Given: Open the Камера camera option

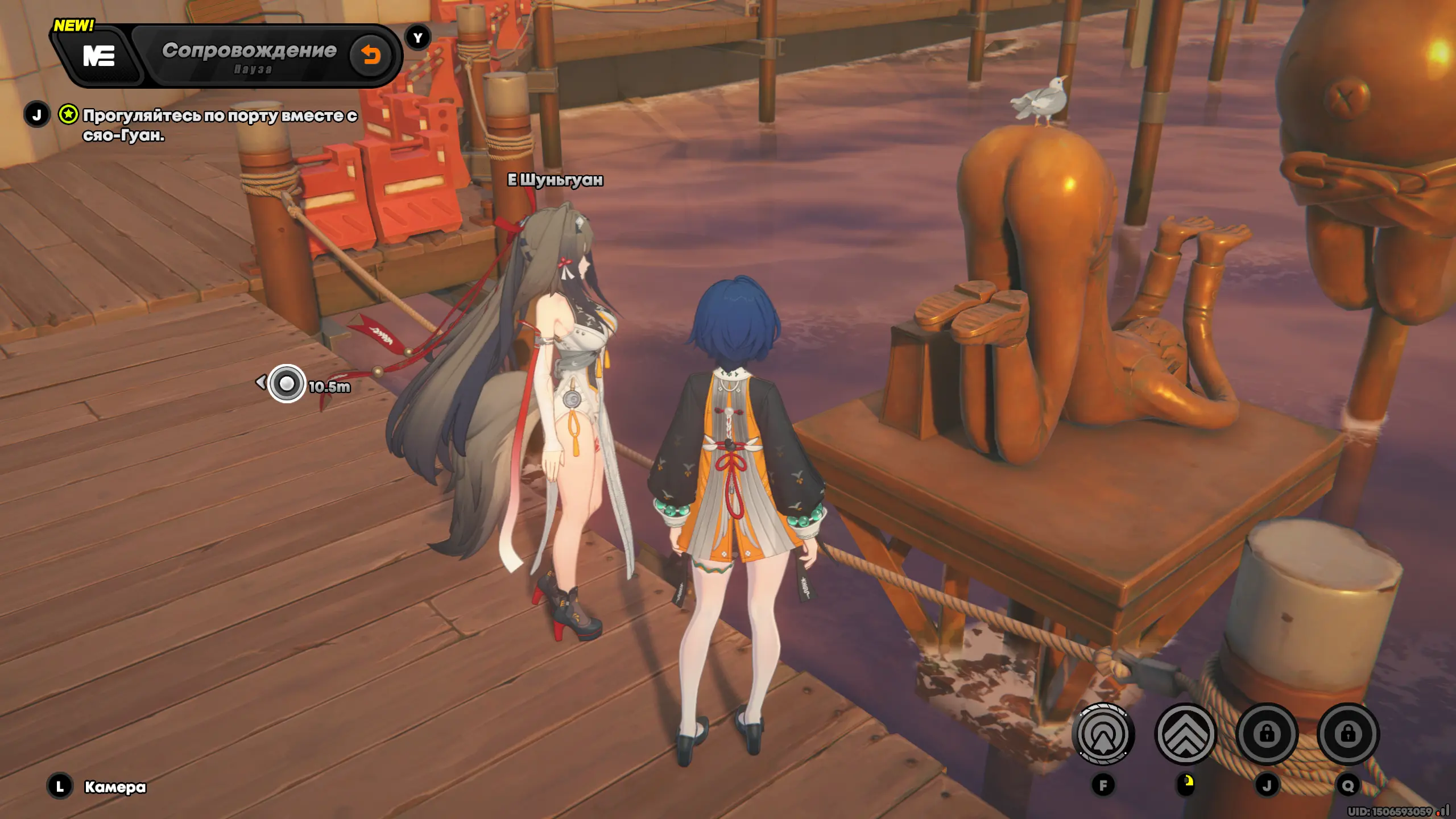Looking at the screenshot, I should coord(115,787).
